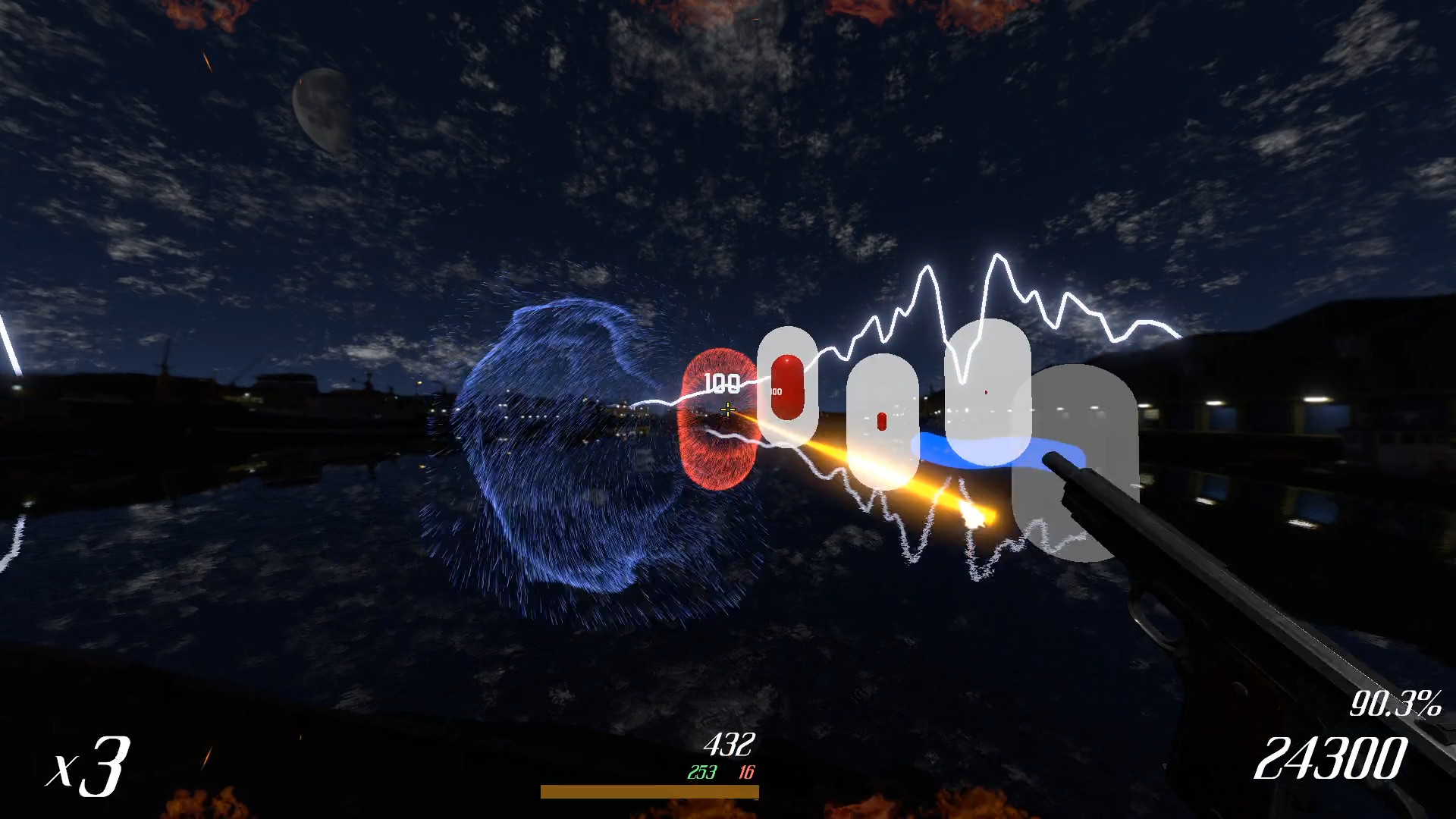Click the yellow crosshair in screen center
Screen dimensions: 1456x819
point(726,409)
